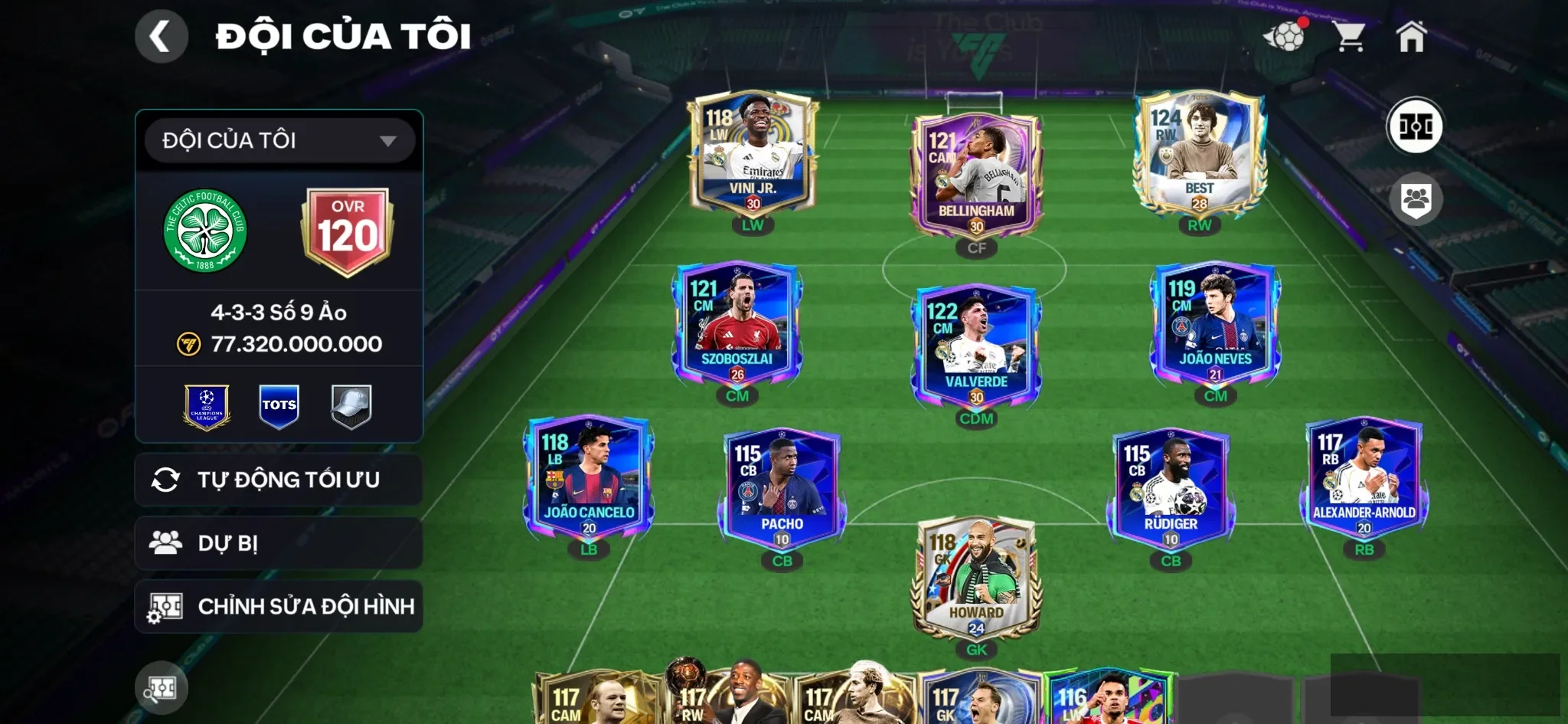Choose the Bellingham CF card

click(976, 176)
